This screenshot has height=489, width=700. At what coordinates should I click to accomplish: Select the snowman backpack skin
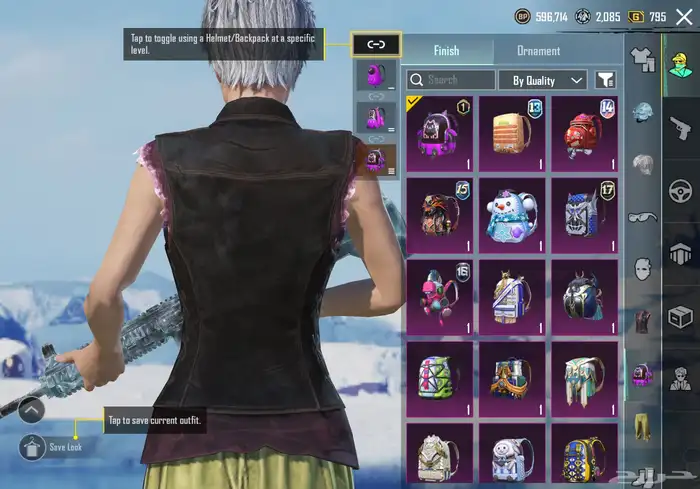click(512, 215)
